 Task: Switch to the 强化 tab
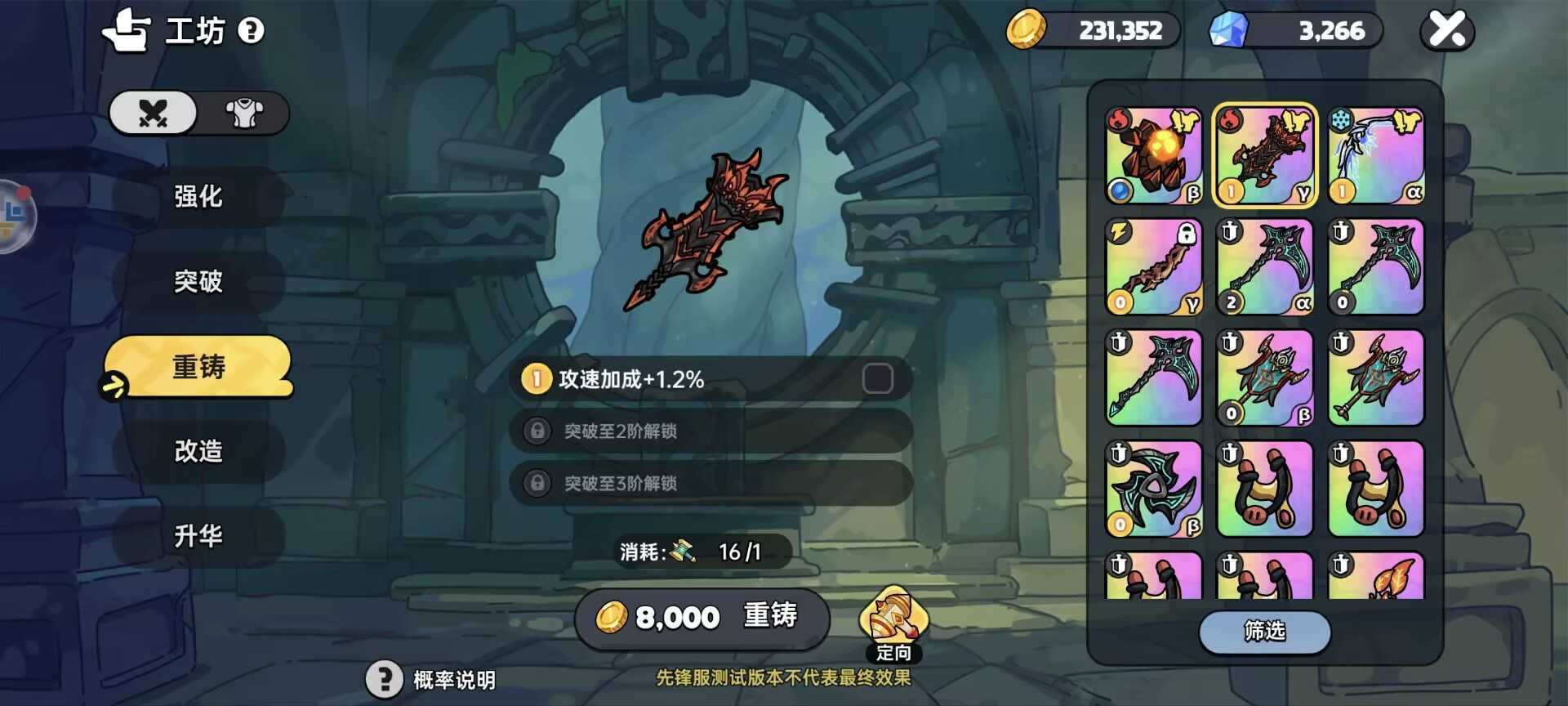[x=198, y=197]
